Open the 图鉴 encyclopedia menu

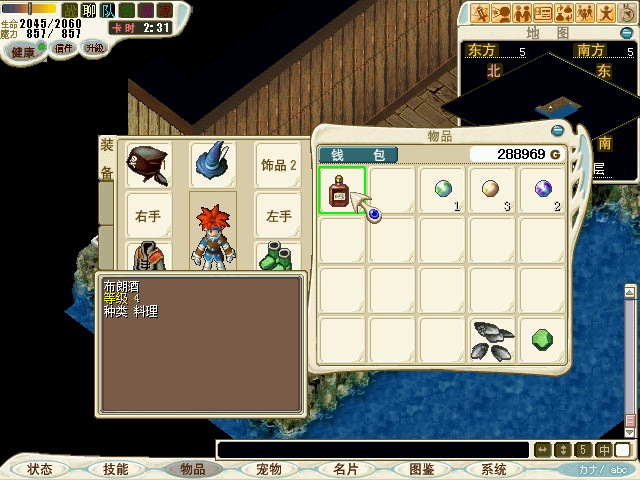click(421, 469)
